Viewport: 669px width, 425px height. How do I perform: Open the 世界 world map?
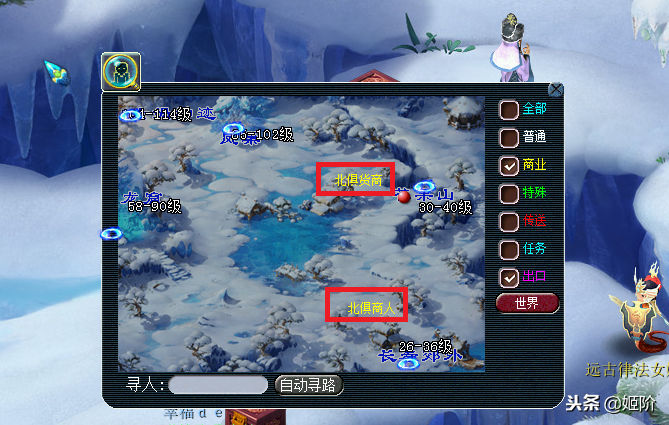(527, 303)
